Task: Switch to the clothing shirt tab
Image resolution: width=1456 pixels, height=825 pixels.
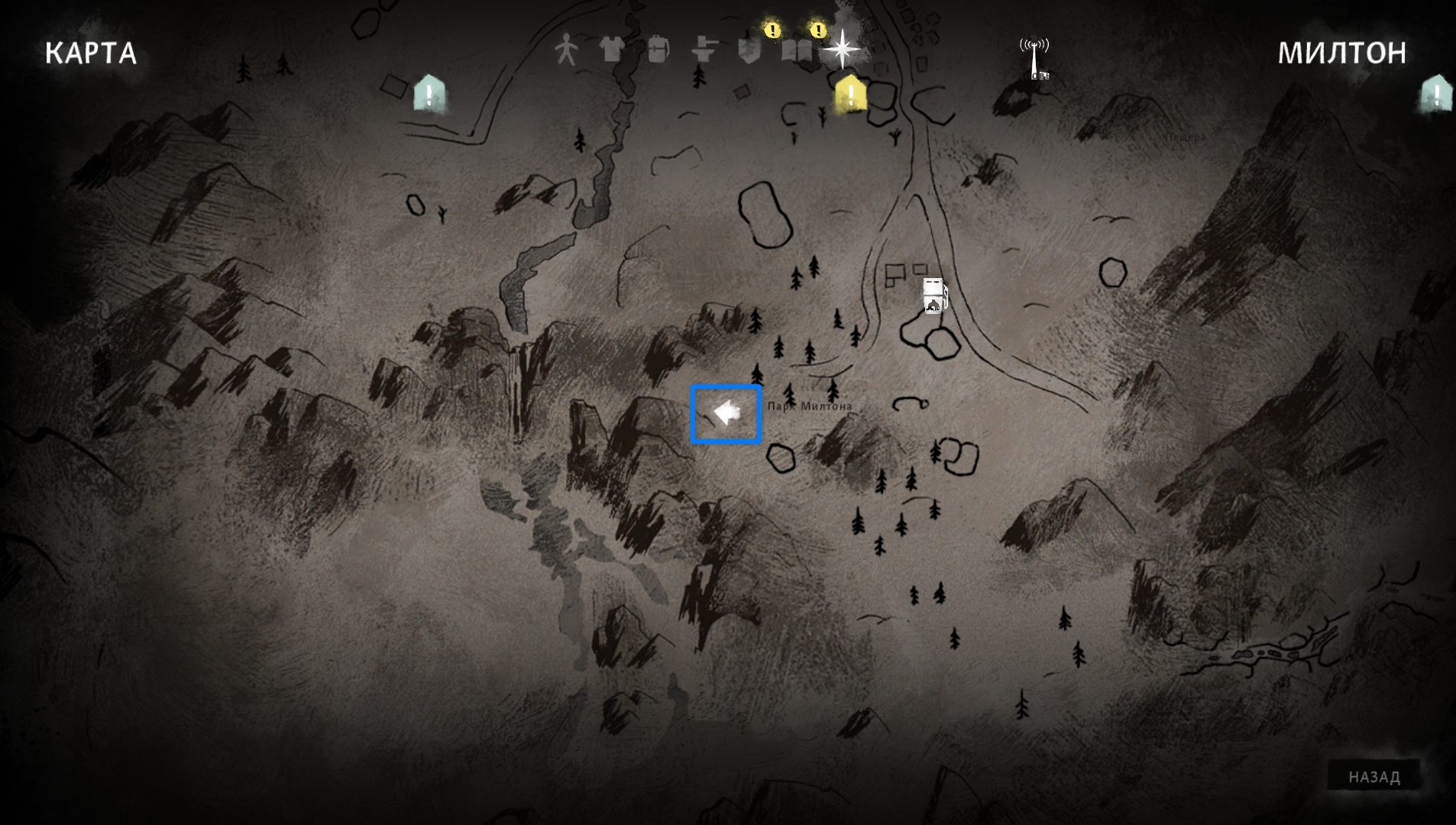Action: point(611,50)
